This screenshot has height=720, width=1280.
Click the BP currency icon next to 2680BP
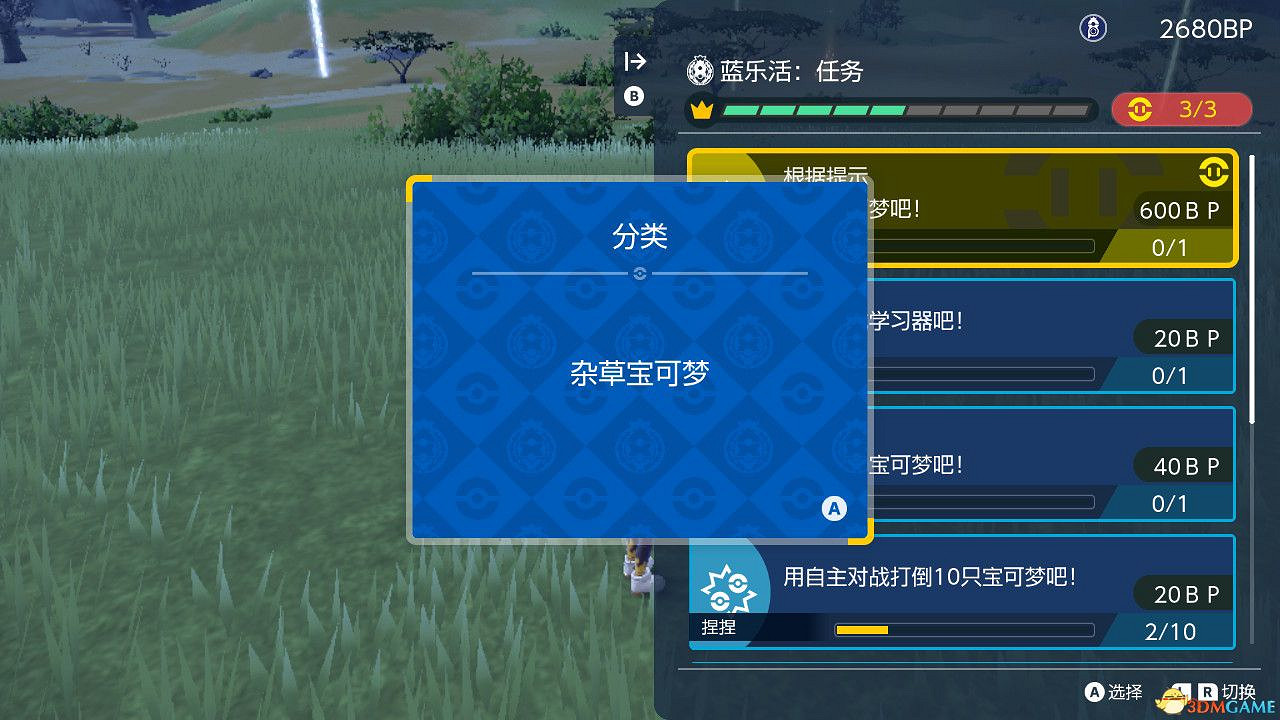point(1093,28)
